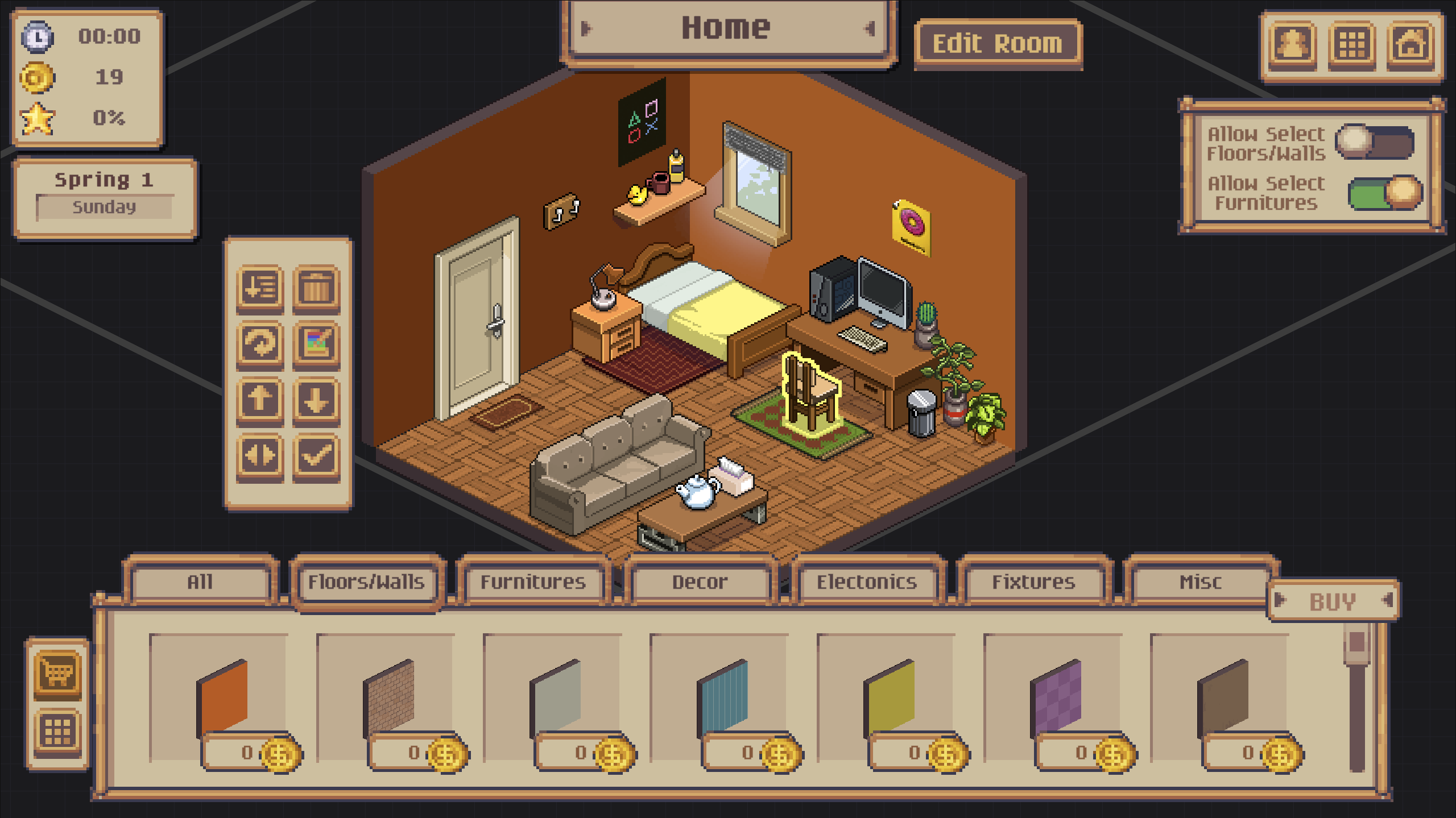Viewport: 1456px width, 818px height.
Task: Select the Decor tab
Action: click(x=700, y=582)
